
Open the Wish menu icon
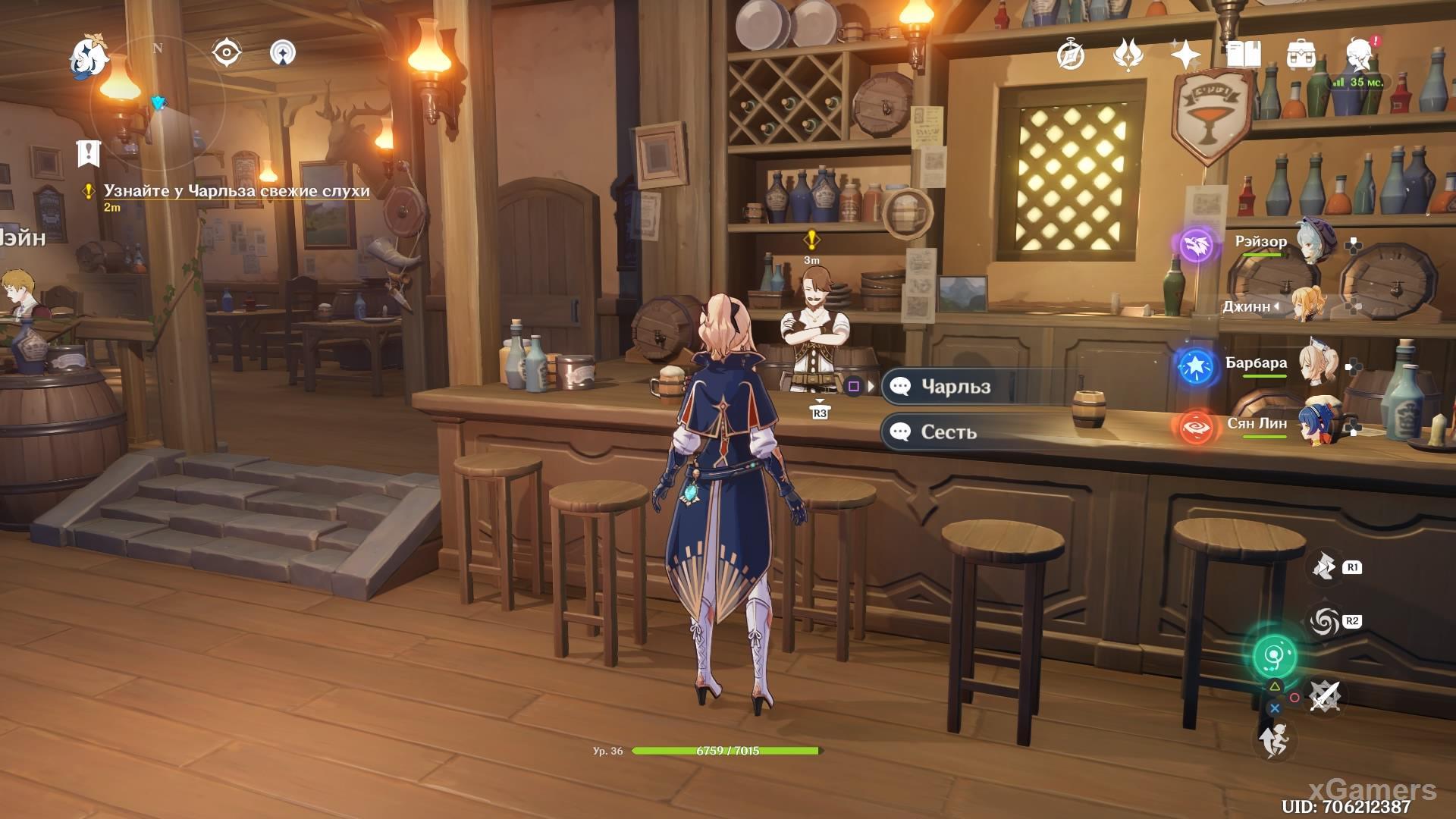point(1128,55)
